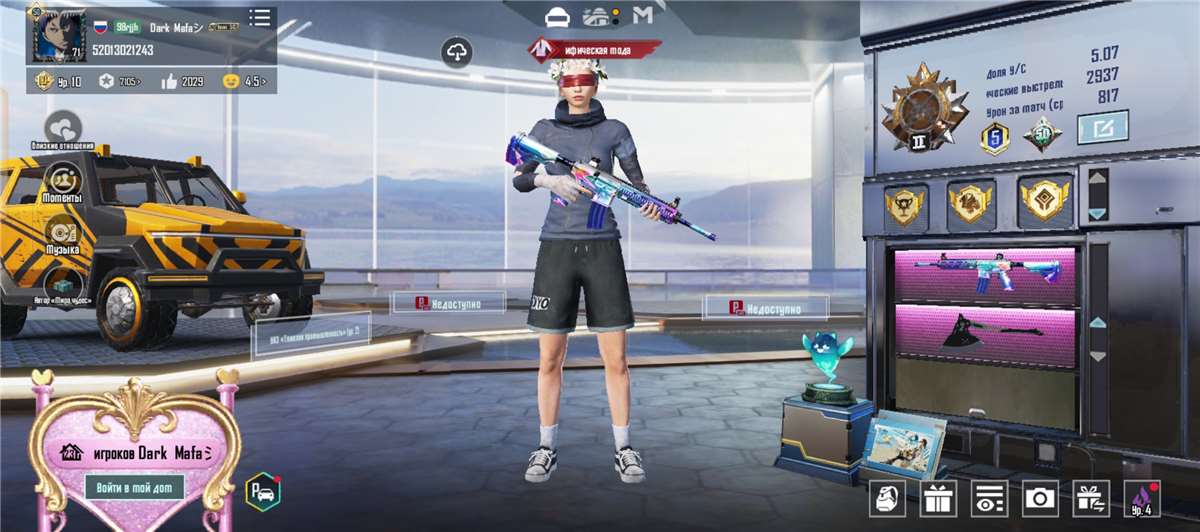Click the edit stats button
Image resolution: width=1200 pixels, height=532 pixels.
pos(1102,127)
